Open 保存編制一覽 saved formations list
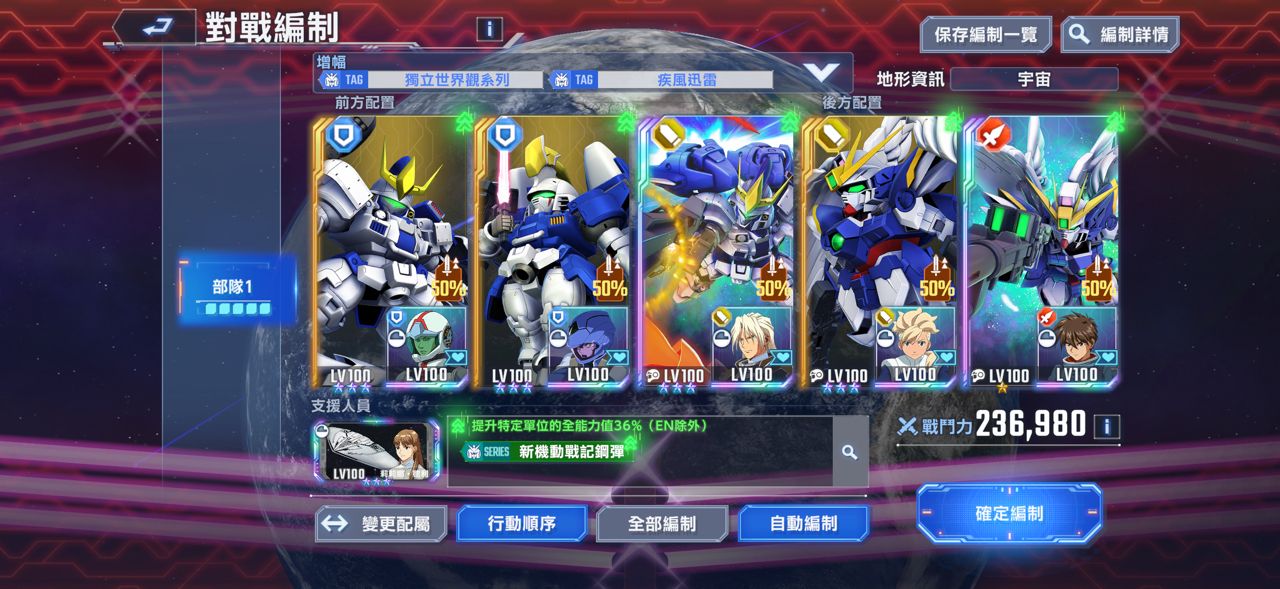 click(985, 34)
